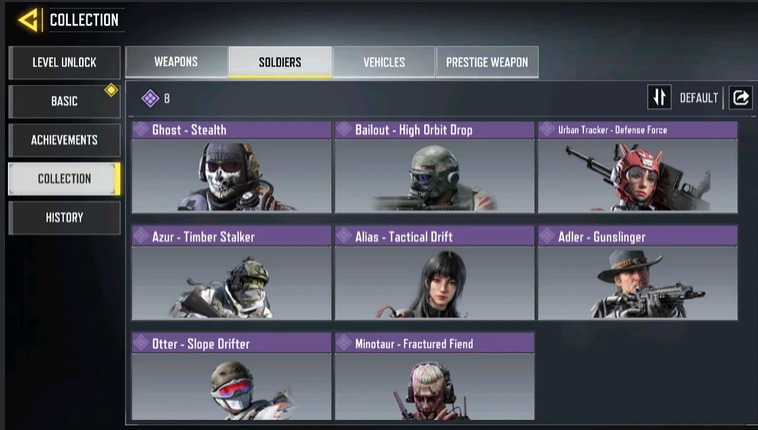
Task: Open the Level Unlock section
Action: point(64,63)
